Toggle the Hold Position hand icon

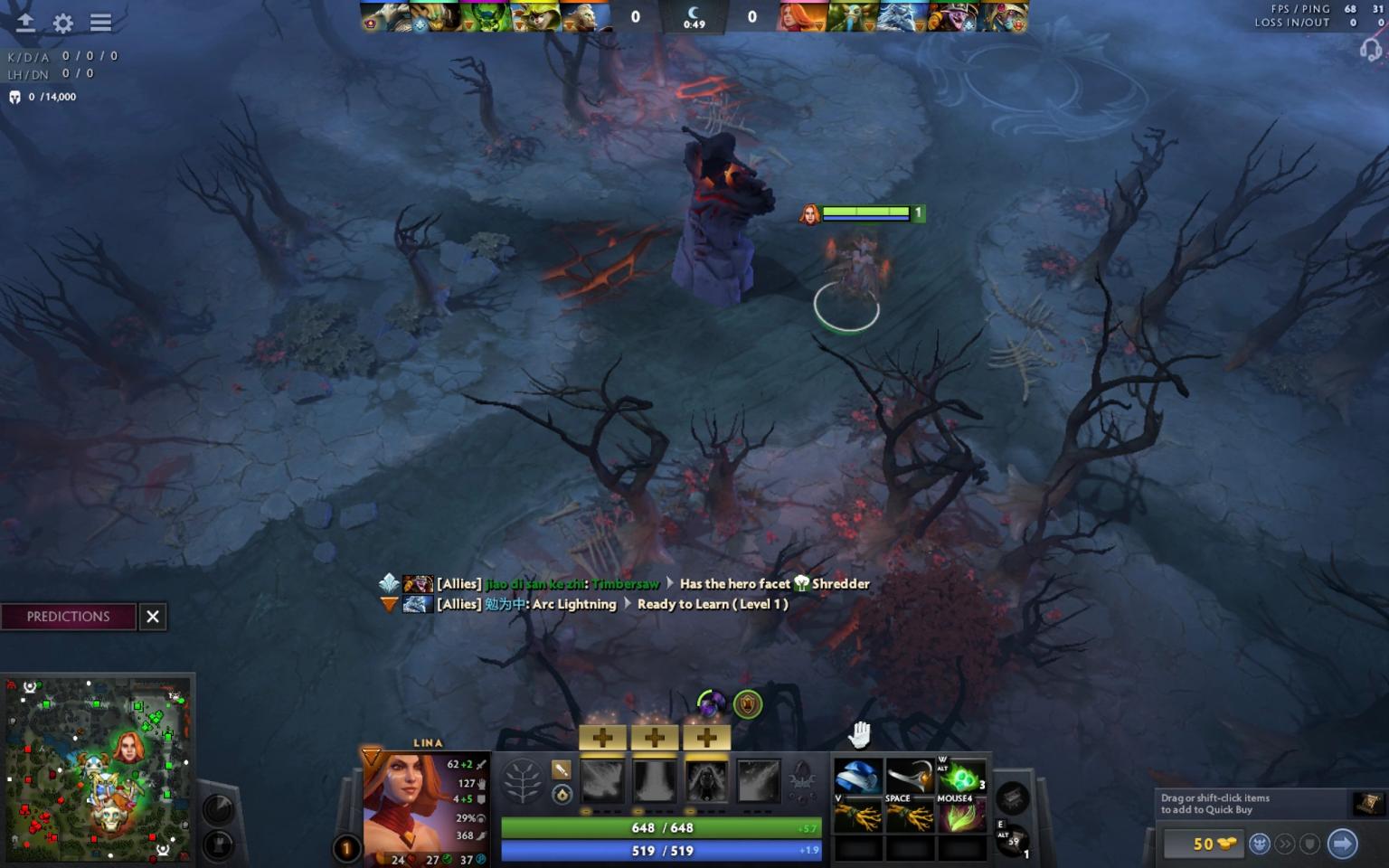[860, 733]
